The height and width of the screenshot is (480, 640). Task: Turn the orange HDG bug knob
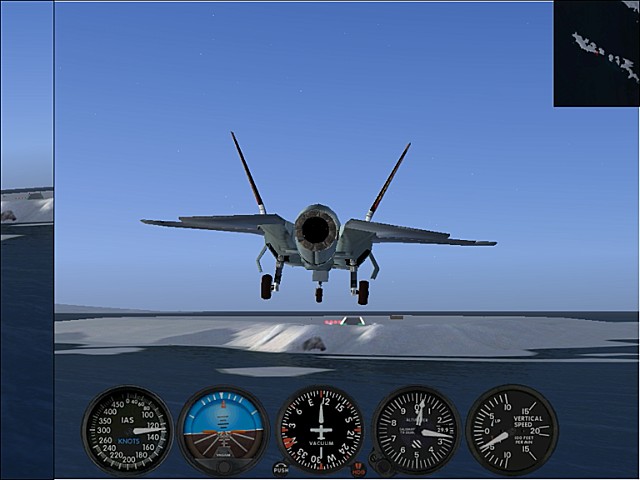358,467
